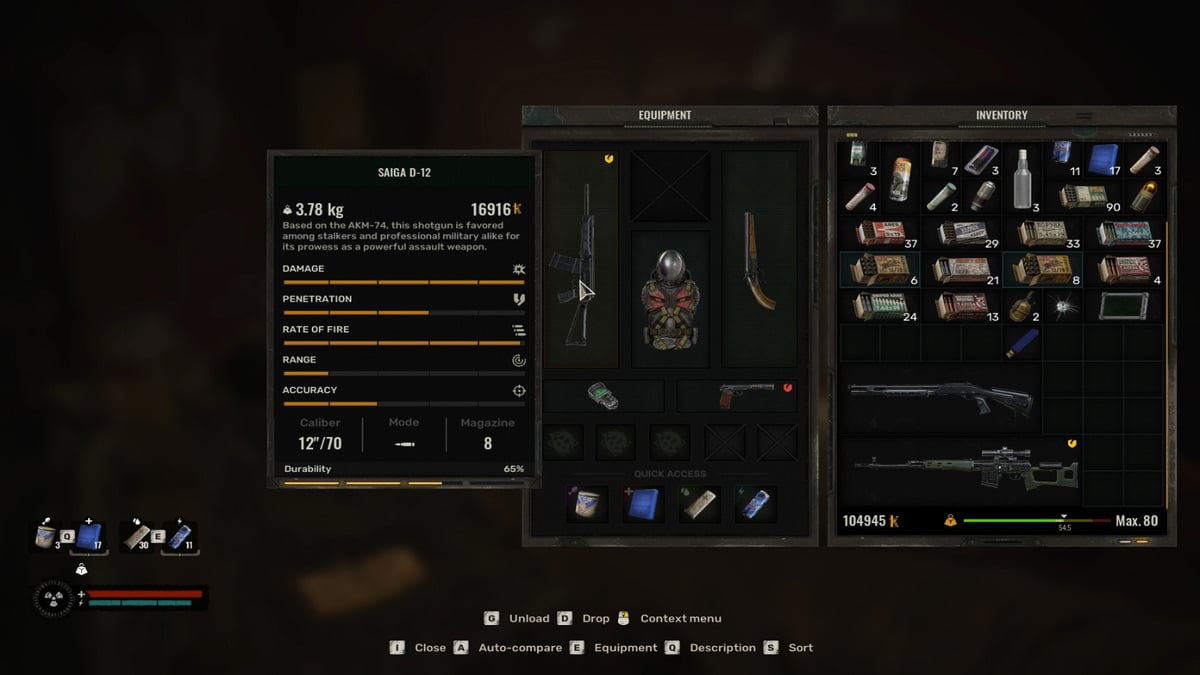Select the green framed device in inventory

click(1123, 306)
